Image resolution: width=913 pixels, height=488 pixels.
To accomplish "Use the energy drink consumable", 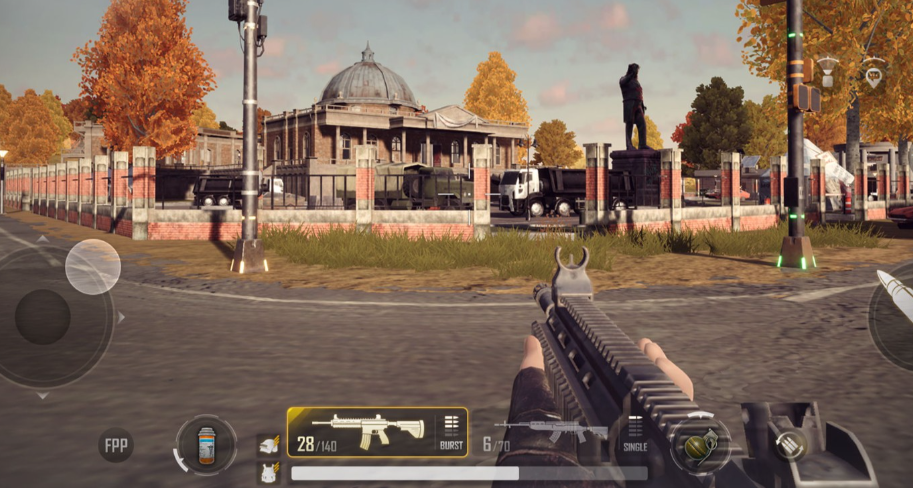I will (207, 445).
